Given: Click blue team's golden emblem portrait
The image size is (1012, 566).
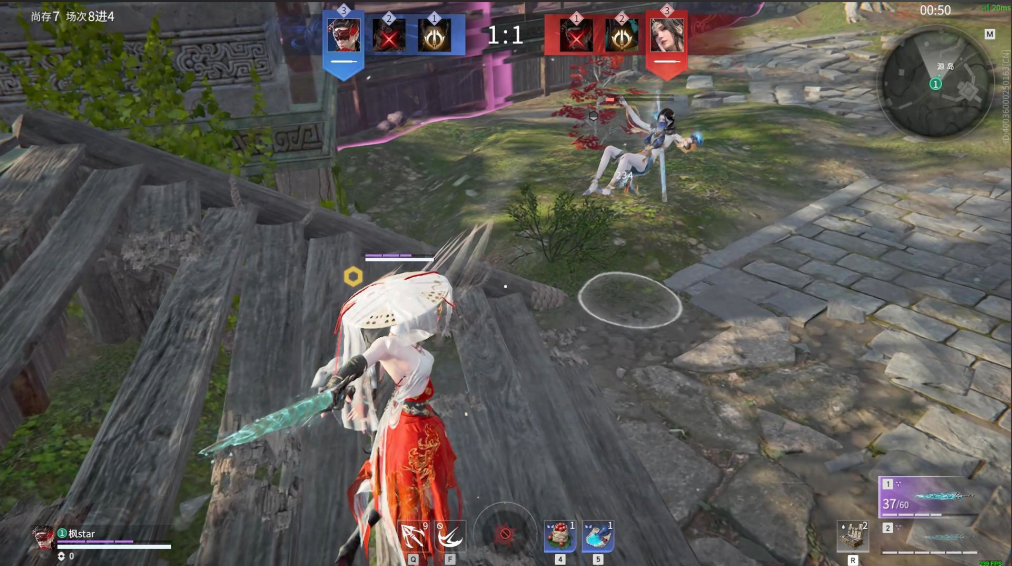Looking at the screenshot, I should pos(435,36).
